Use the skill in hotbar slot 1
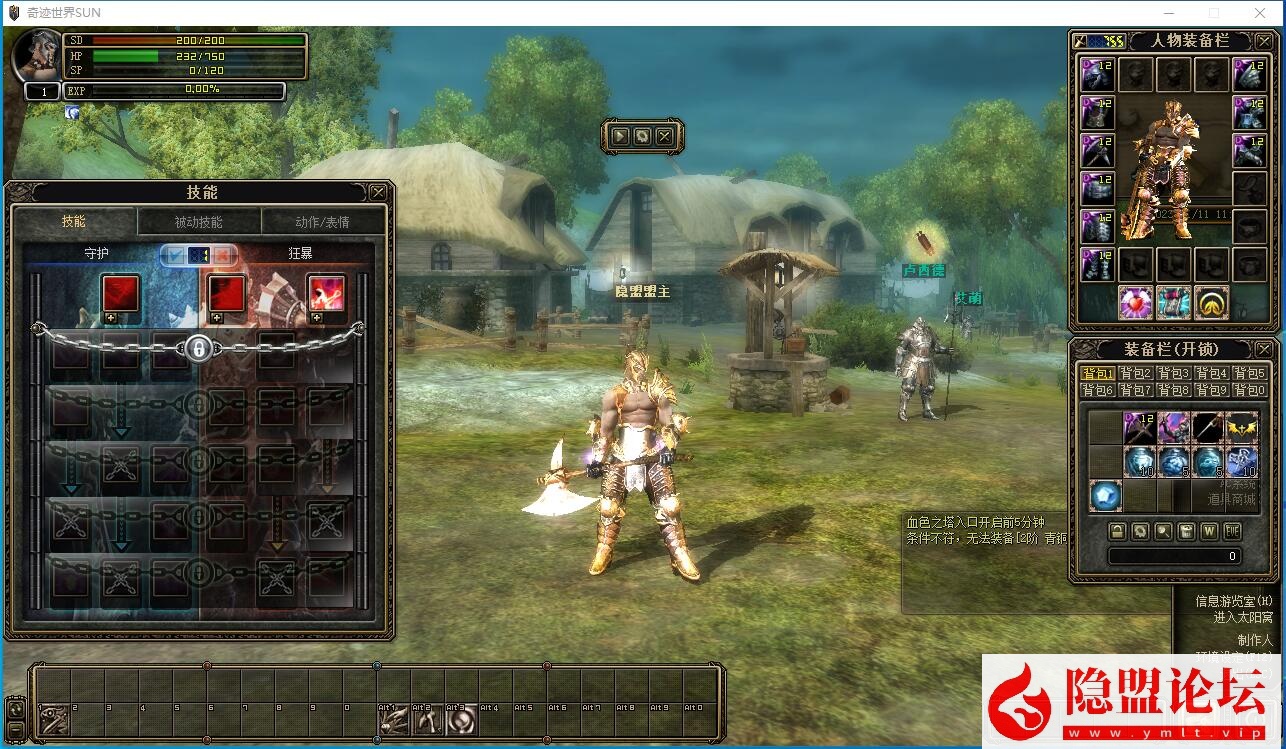Screen dimensions: 1286x749 [x=54, y=719]
